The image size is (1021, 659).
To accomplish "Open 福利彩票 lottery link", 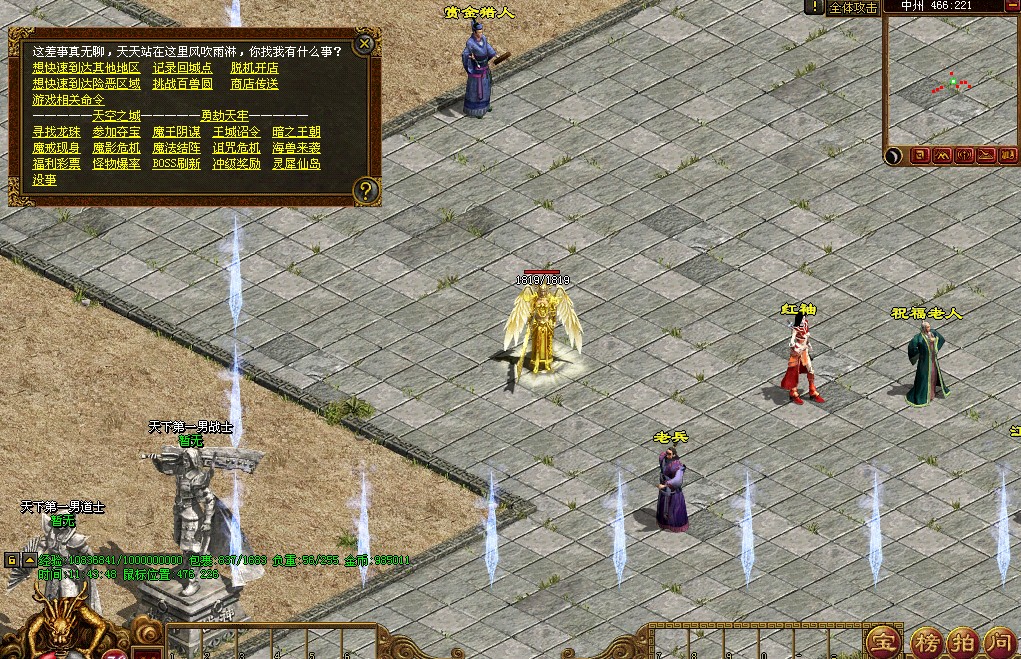I will 56,164.
